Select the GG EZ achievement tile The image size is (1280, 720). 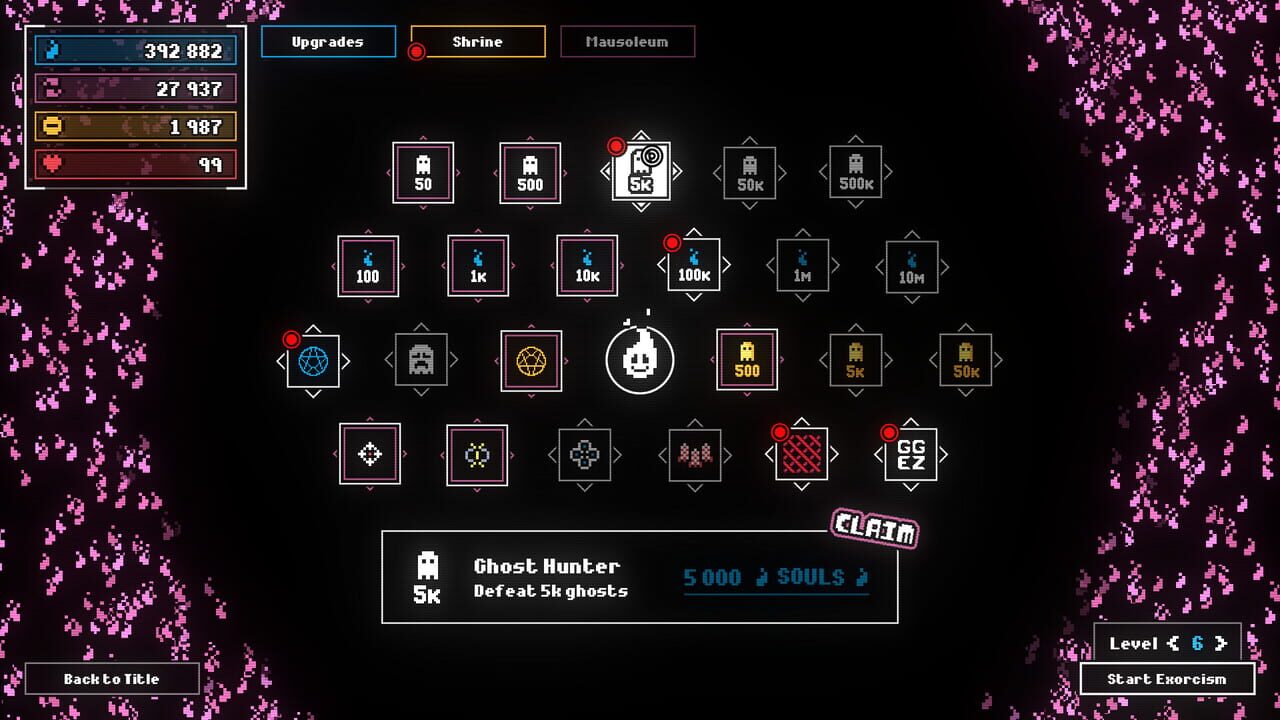[x=910, y=454]
